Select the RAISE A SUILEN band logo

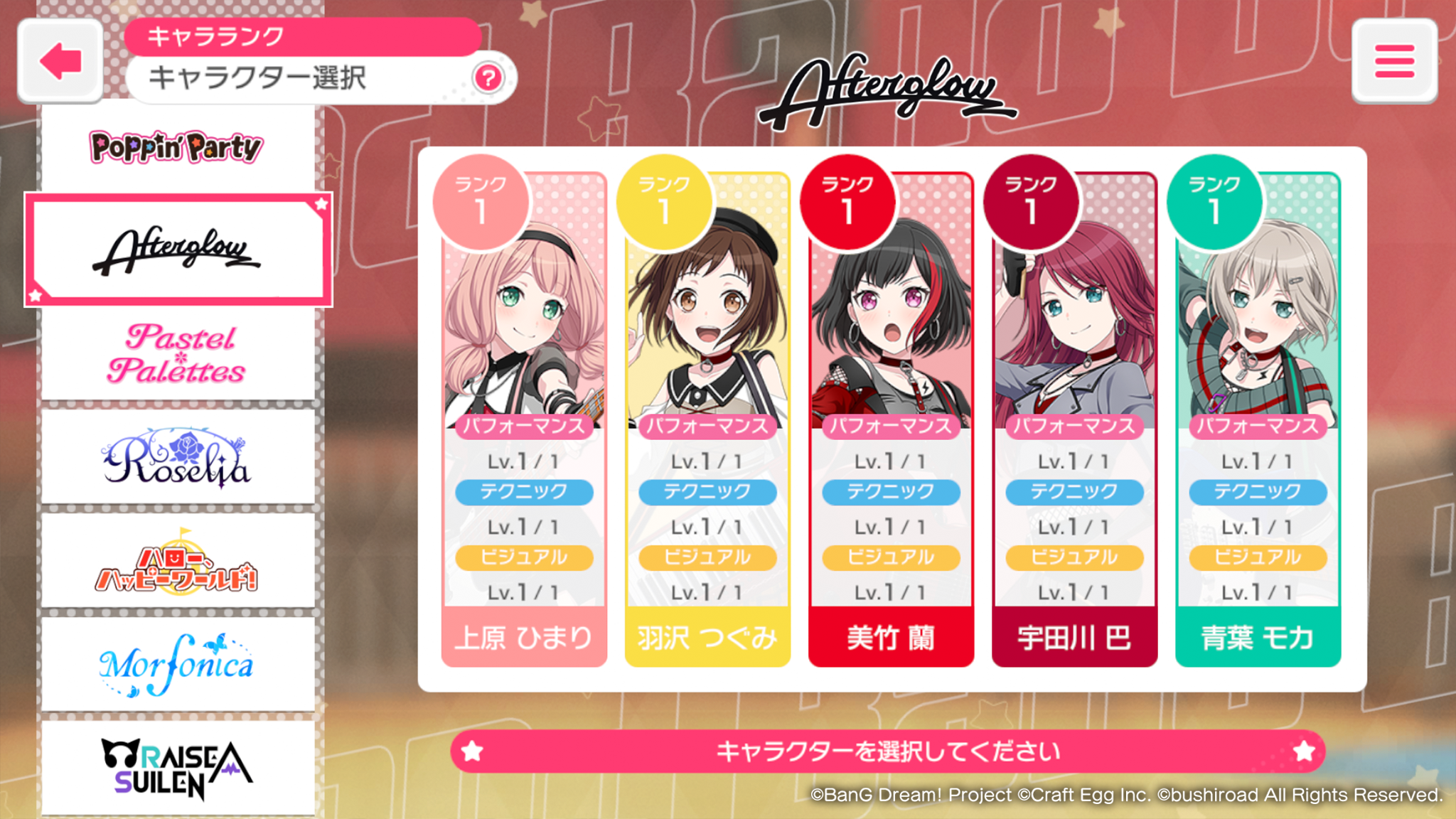click(x=178, y=768)
